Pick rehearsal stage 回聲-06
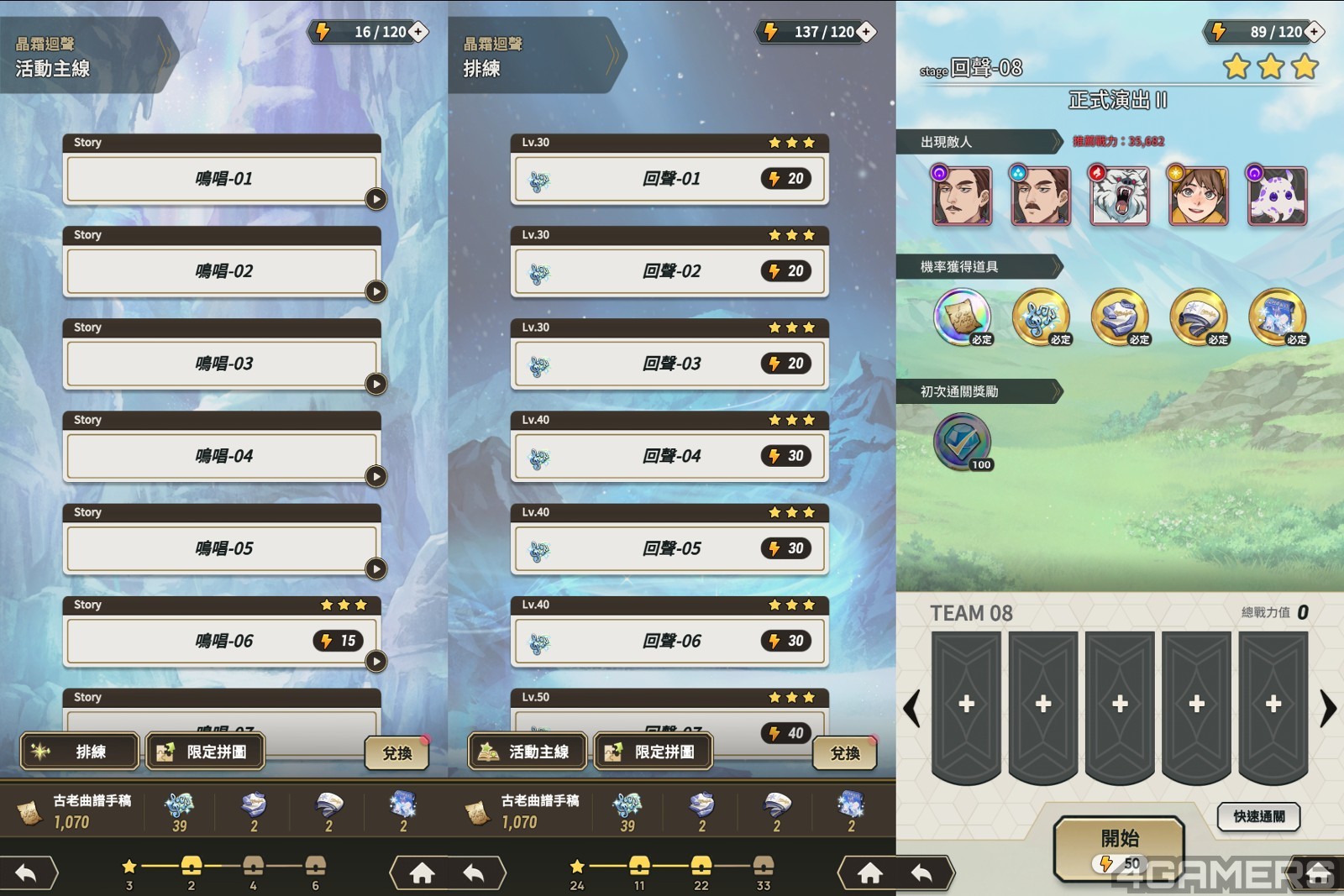Screen dimensions: 1344x896 669,641
